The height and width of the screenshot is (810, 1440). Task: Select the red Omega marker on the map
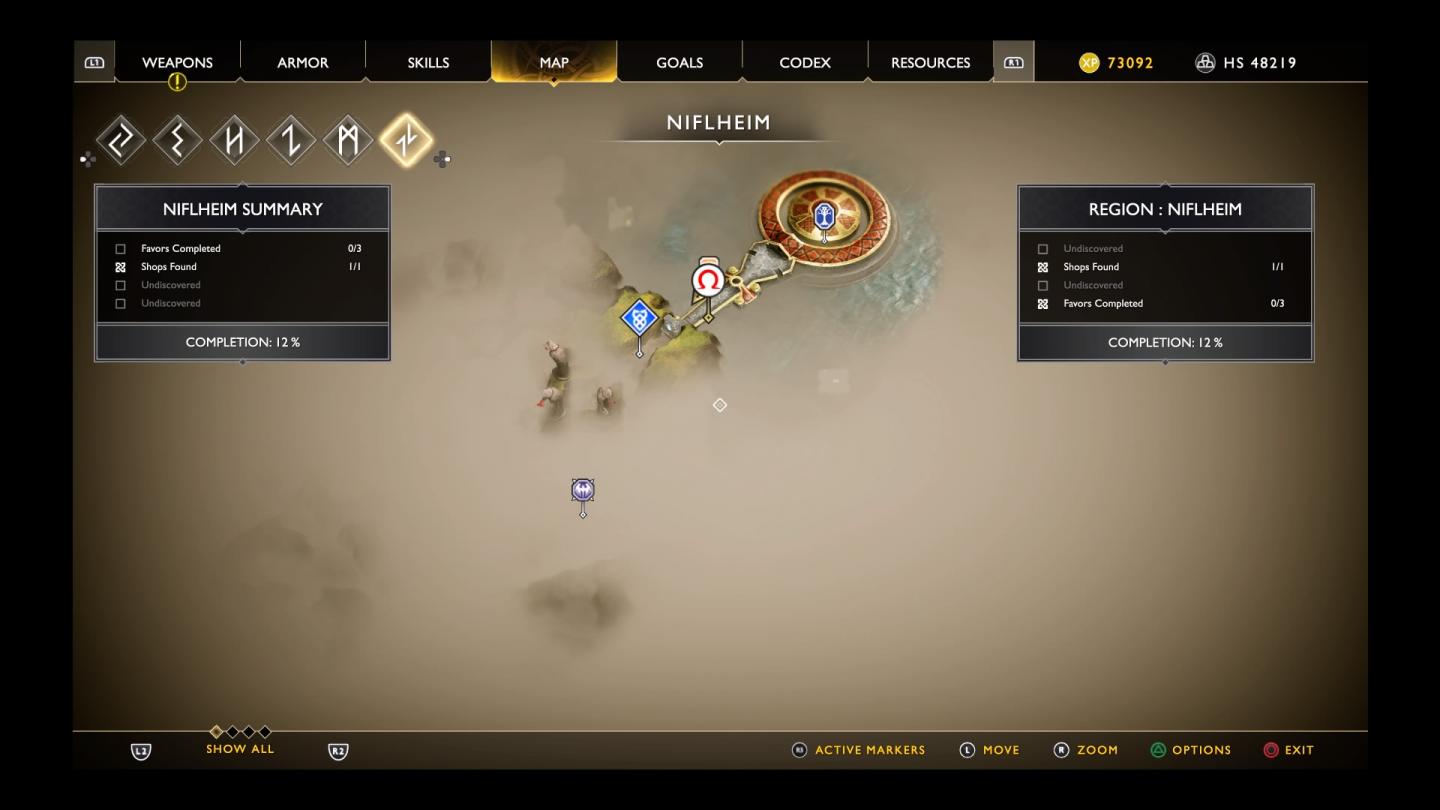point(708,280)
